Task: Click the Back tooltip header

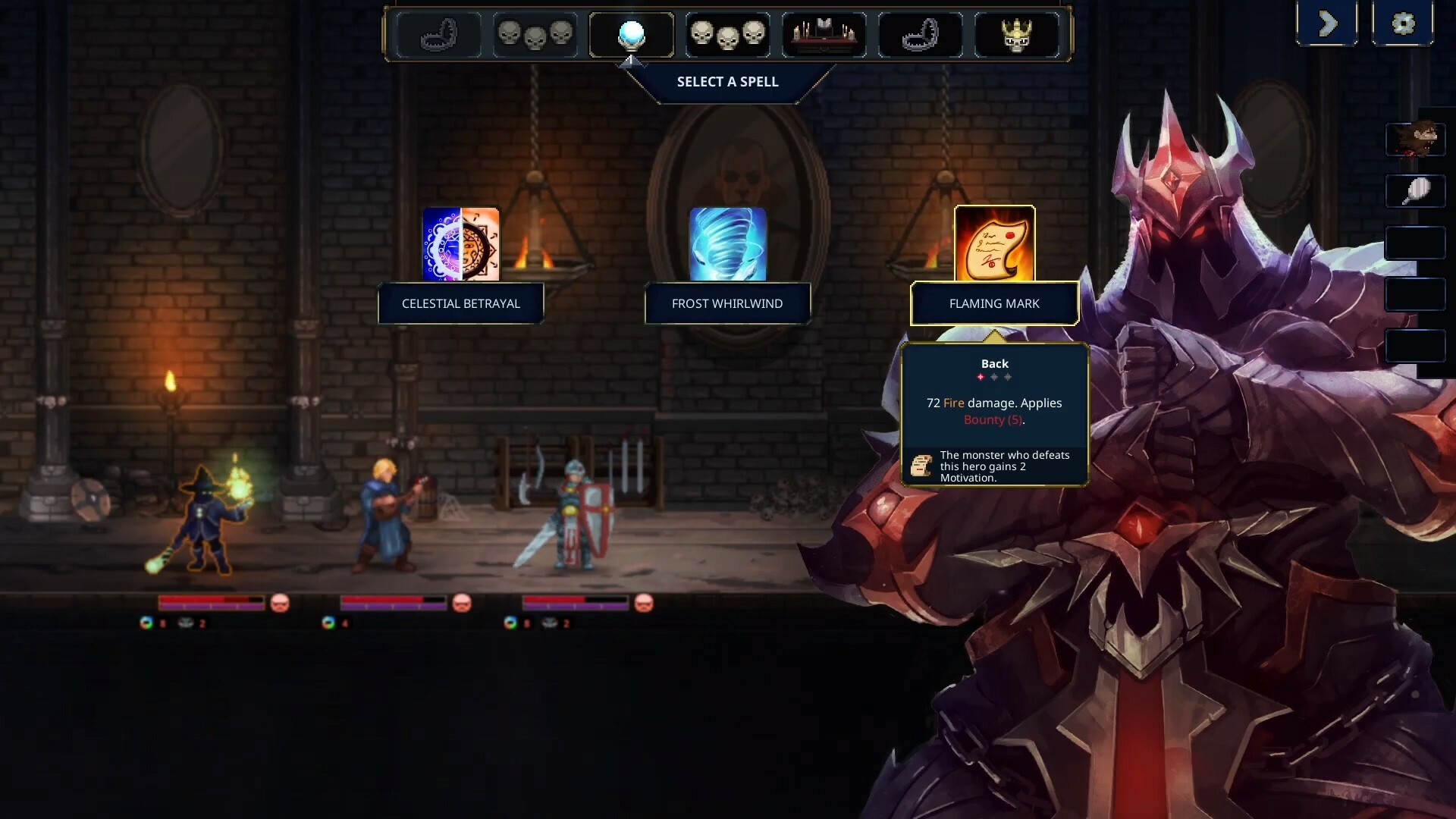Action: tap(994, 363)
